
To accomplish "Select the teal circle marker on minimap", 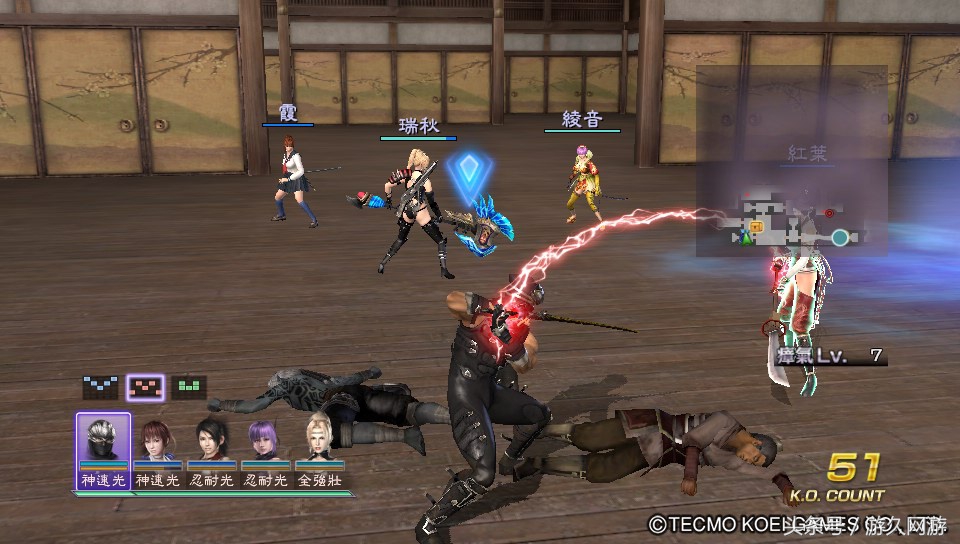I will point(840,237).
